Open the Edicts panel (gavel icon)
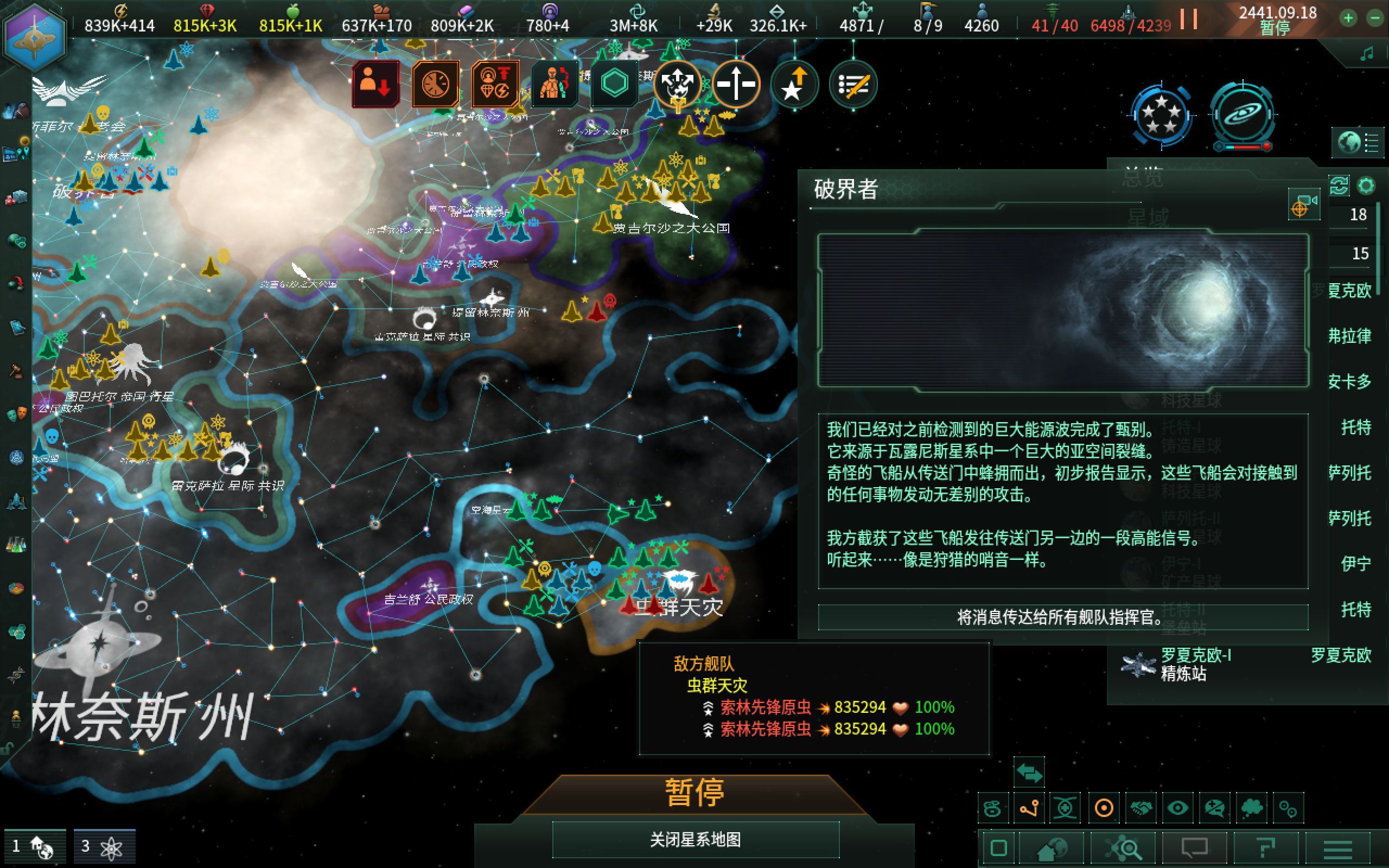 [16, 371]
